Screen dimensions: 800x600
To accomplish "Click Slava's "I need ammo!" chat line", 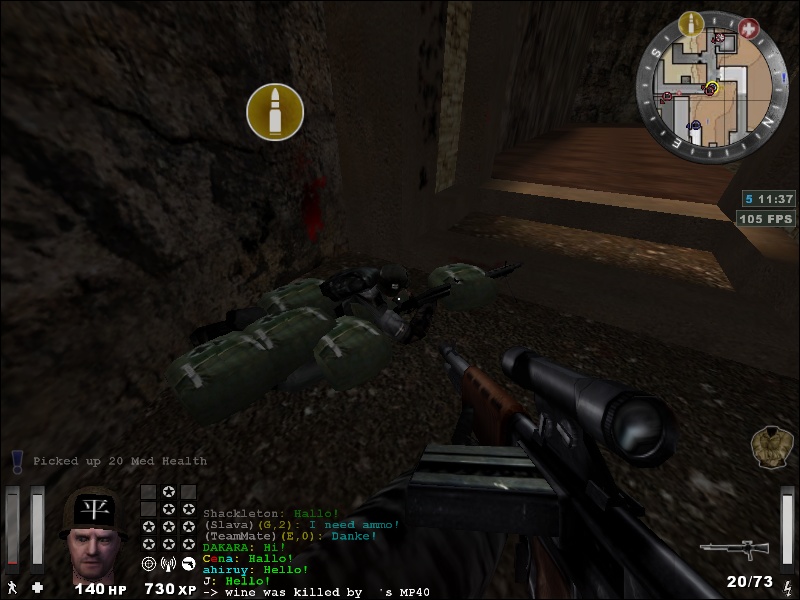I will click(301, 524).
